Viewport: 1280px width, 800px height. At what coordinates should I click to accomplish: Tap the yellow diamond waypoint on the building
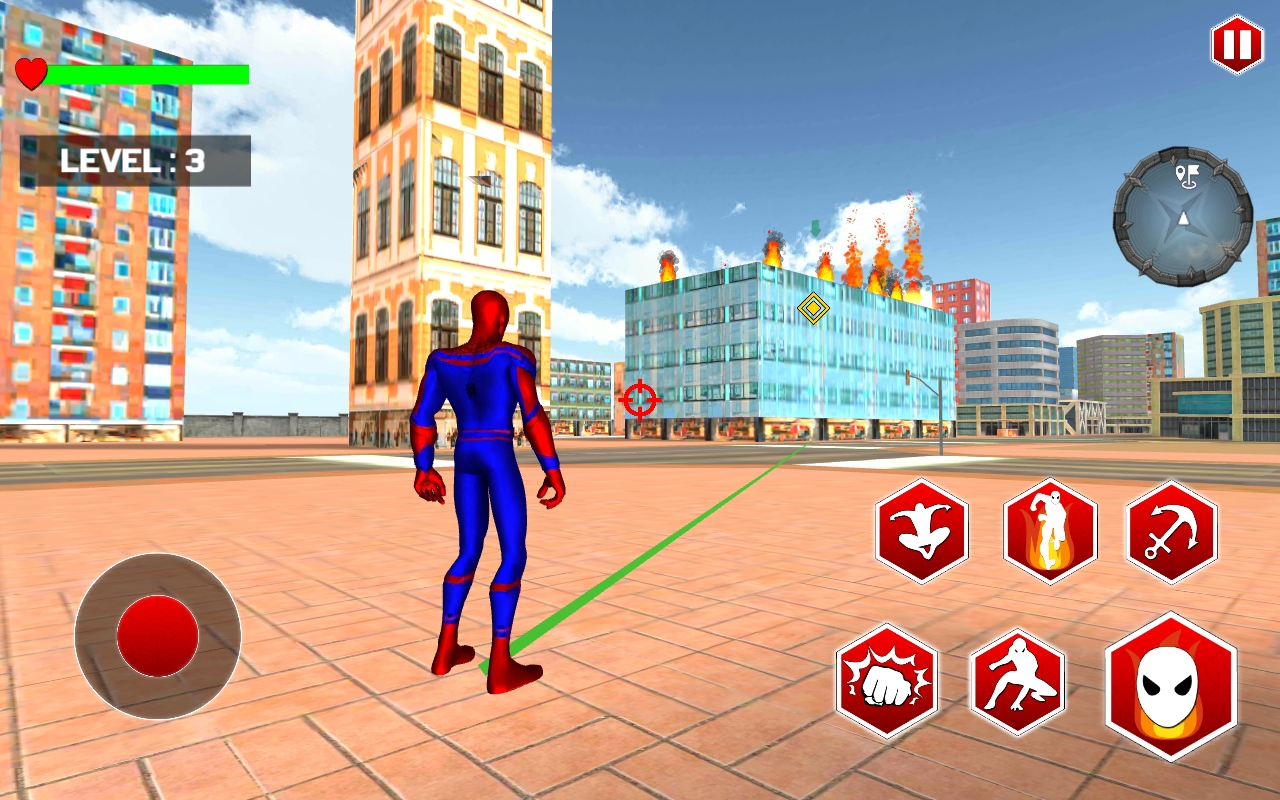click(x=811, y=308)
